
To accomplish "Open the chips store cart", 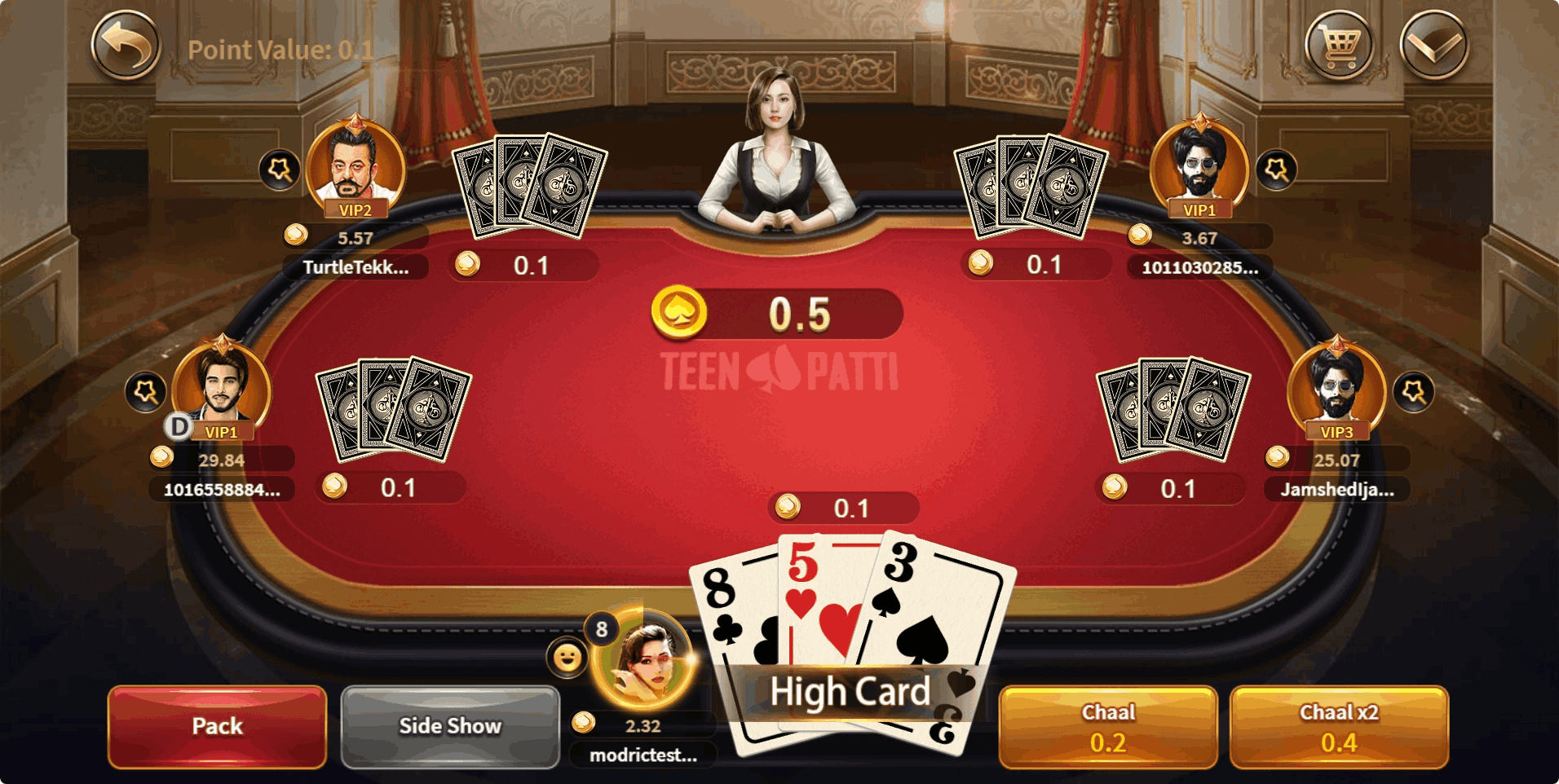I will (x=1340, y=45).
